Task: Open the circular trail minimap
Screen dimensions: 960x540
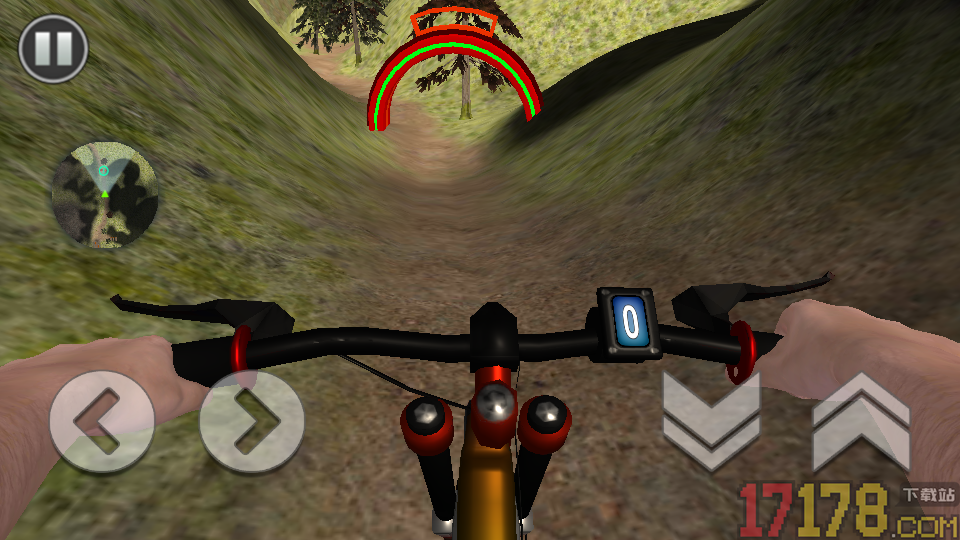Action: click(x=105, y=196)
